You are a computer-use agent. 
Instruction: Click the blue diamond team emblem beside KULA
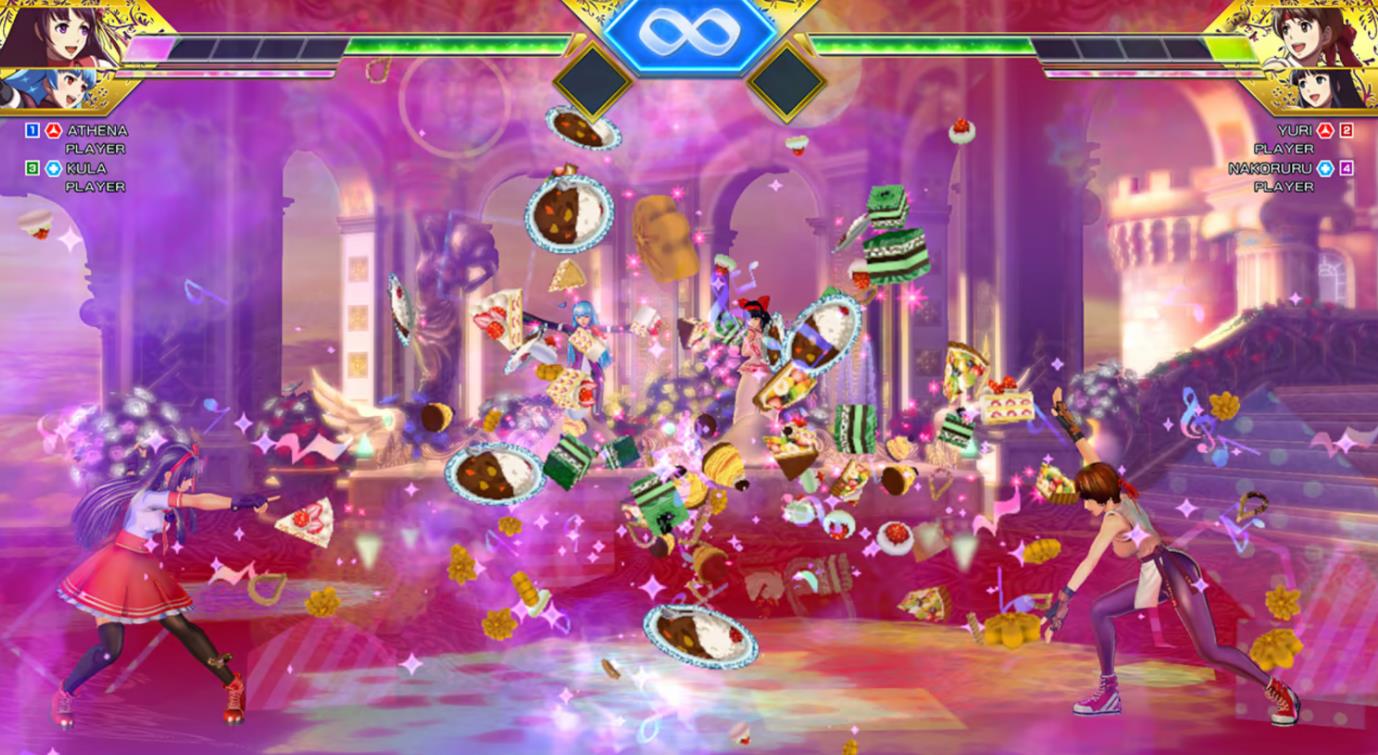tap(54, 168)
